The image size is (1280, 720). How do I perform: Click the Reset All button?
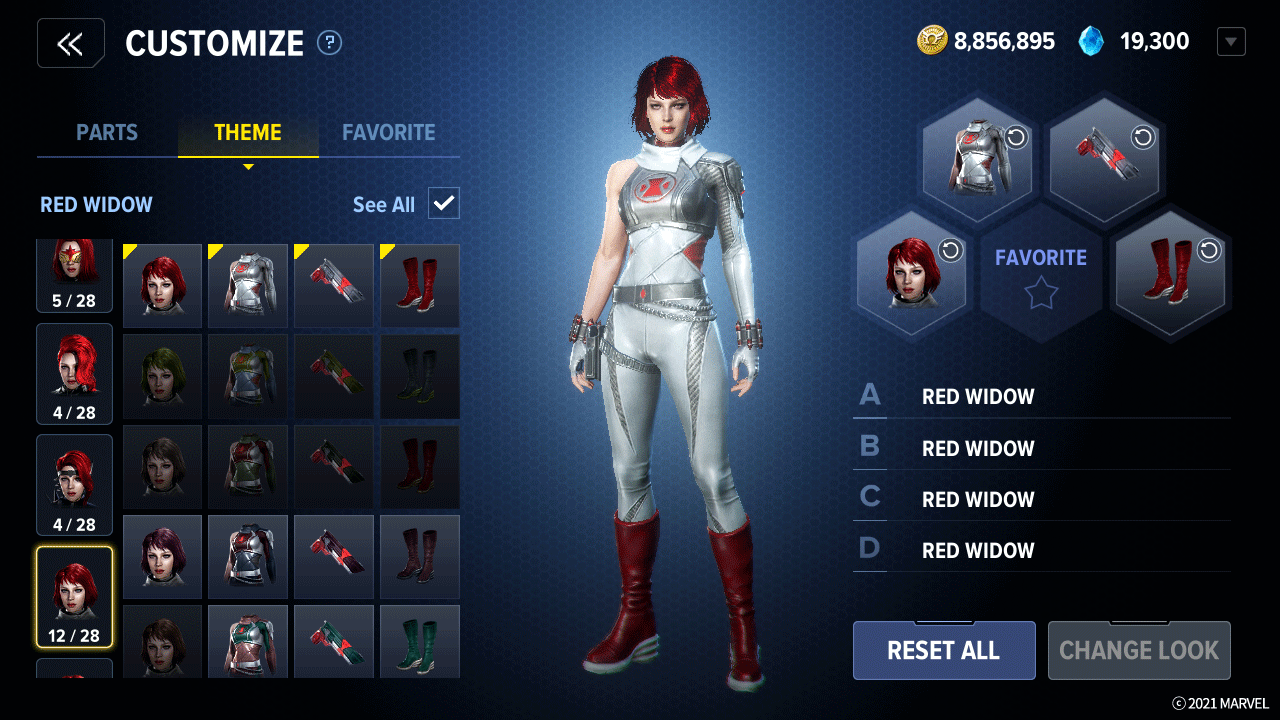point(943,650)
